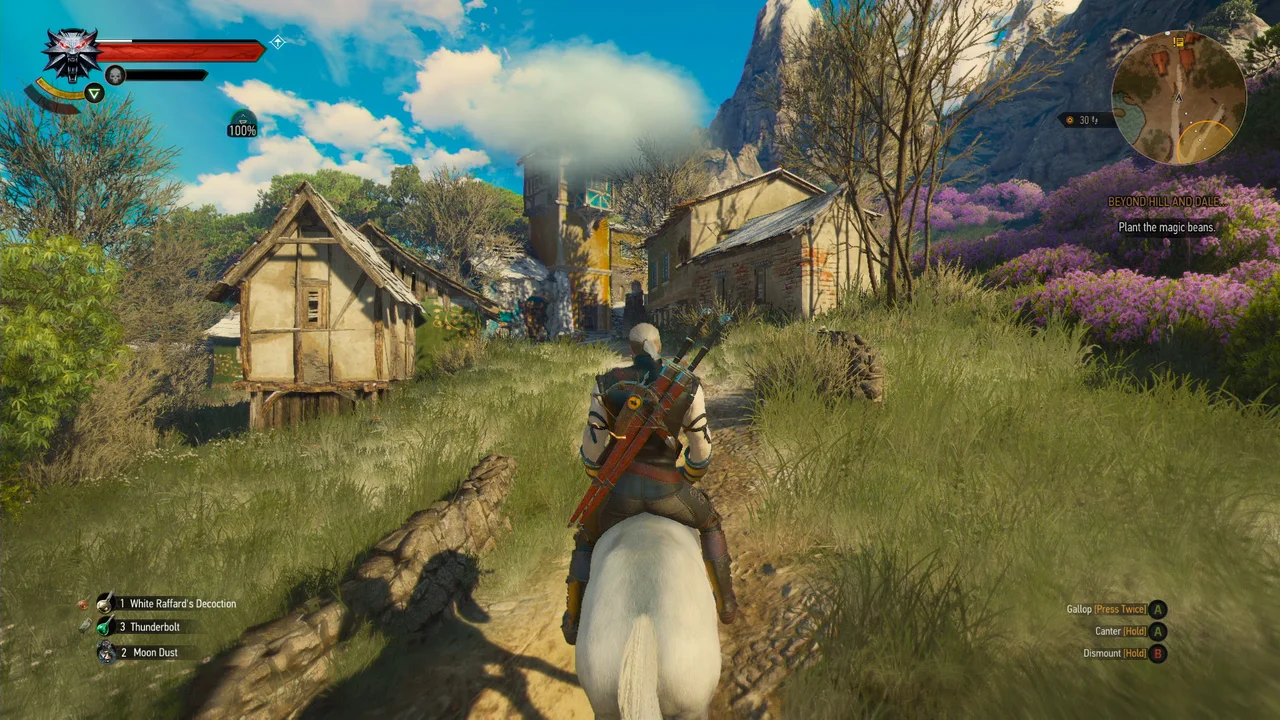Click the player arrow in the minimap center
The width and height of the screenshot is (1280, 720).
click(1179, 99)
